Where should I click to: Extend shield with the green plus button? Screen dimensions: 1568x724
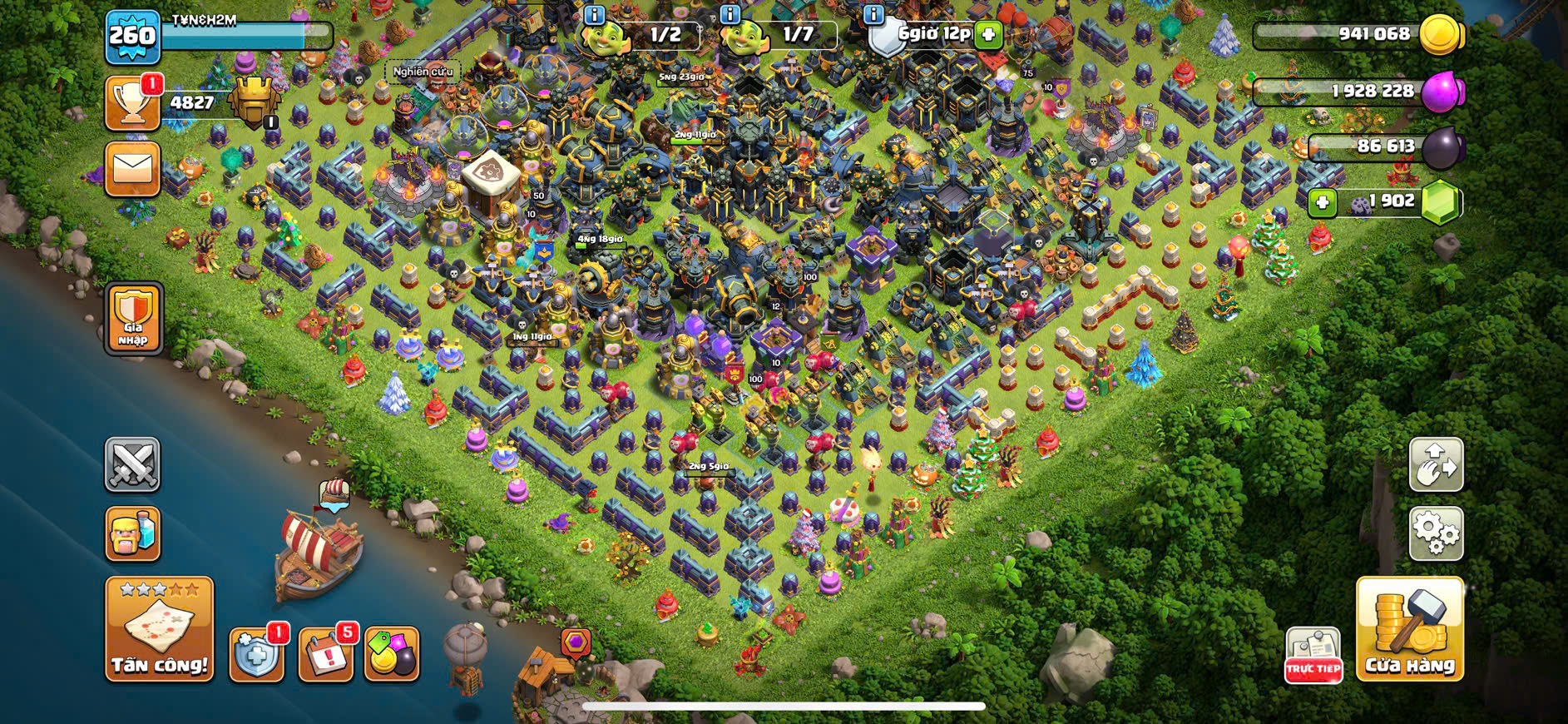[x=987, y=34]
